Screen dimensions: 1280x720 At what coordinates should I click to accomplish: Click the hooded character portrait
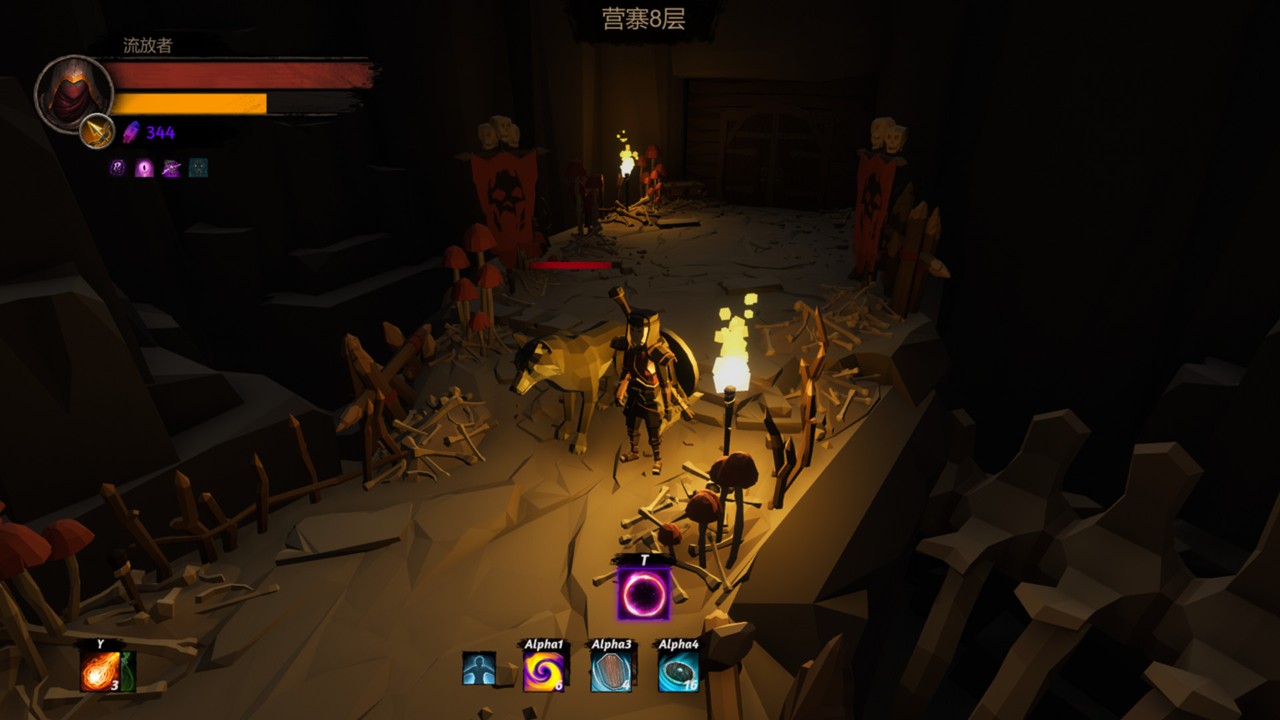coord(74,93)
